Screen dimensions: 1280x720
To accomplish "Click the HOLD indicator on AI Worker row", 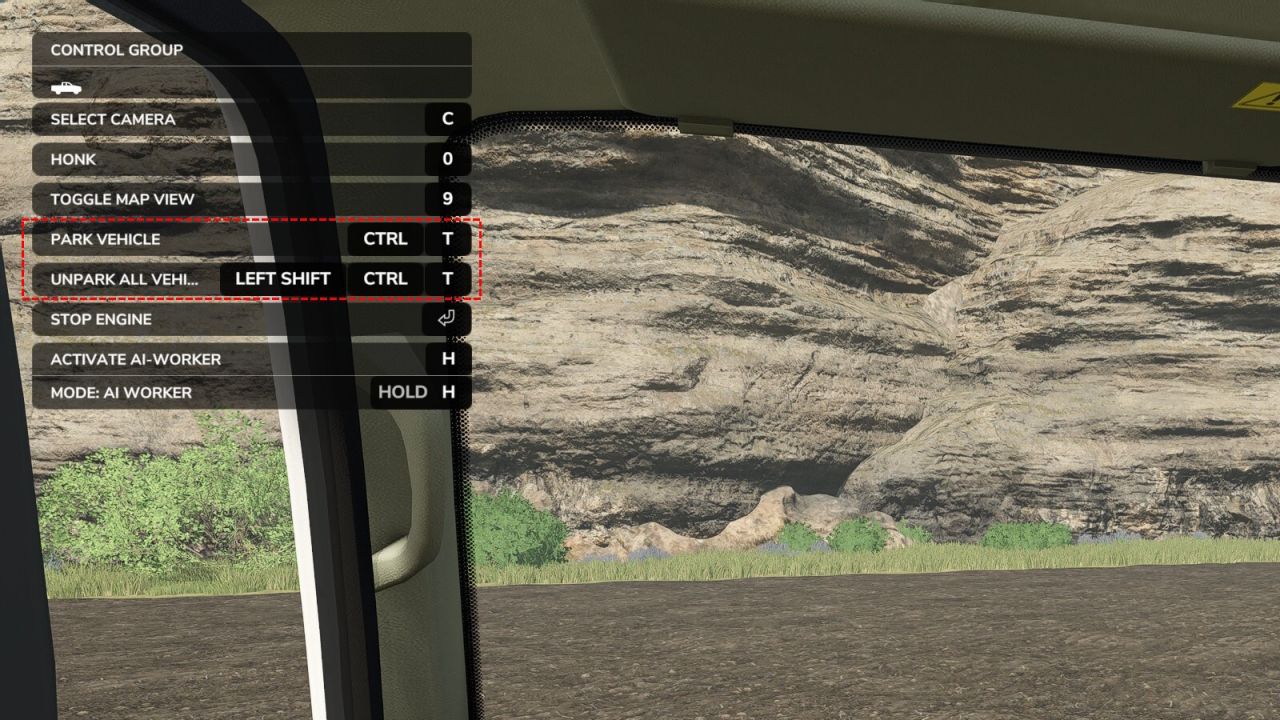I will pyautogui.click(x=404, y=392).
